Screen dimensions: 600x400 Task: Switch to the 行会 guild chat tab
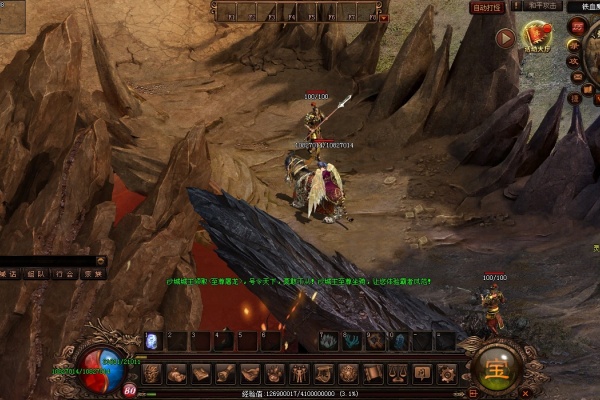[x=65, y=273]
